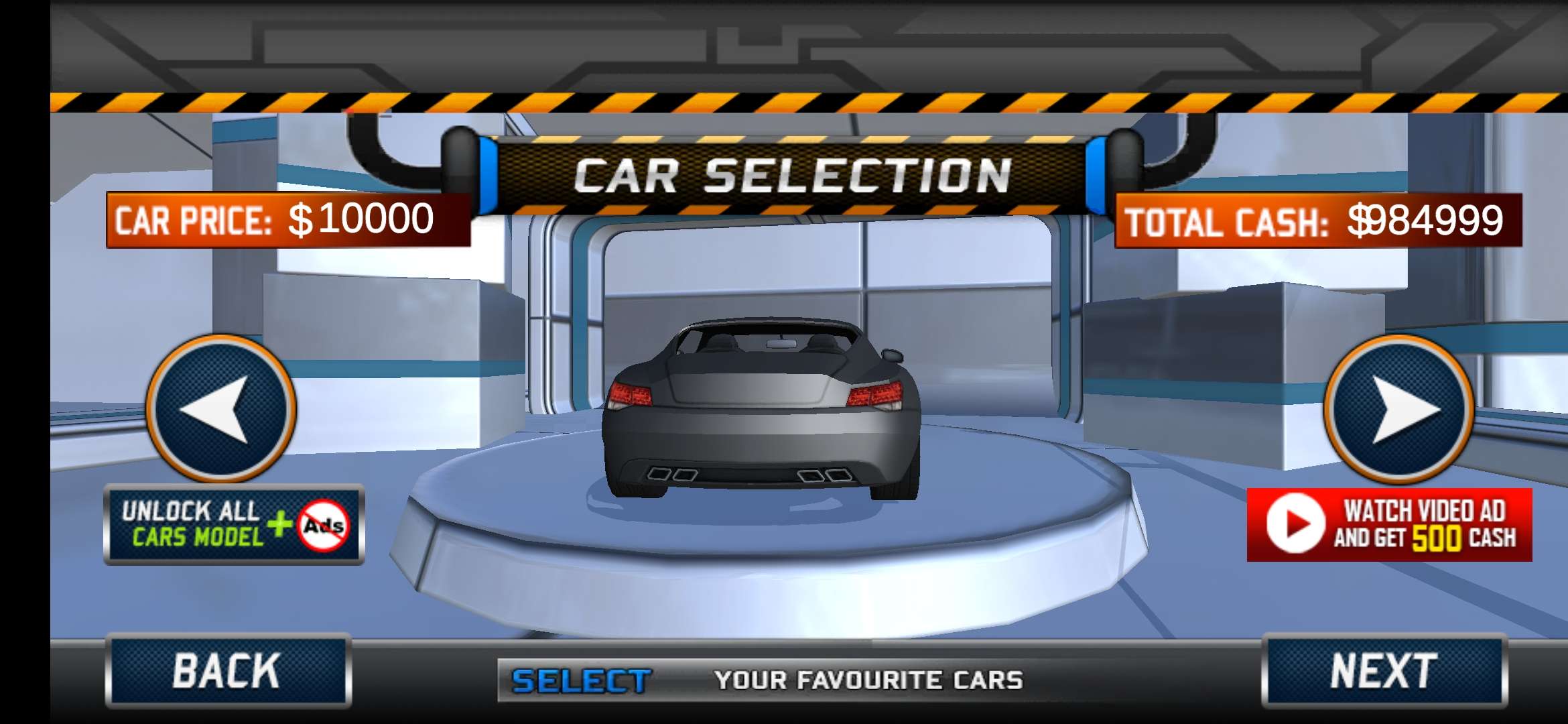Image resolution: width=1568 pixels, height=724 pixels.
Task: Watch video ad for 500 cash
Action: 1389,524
